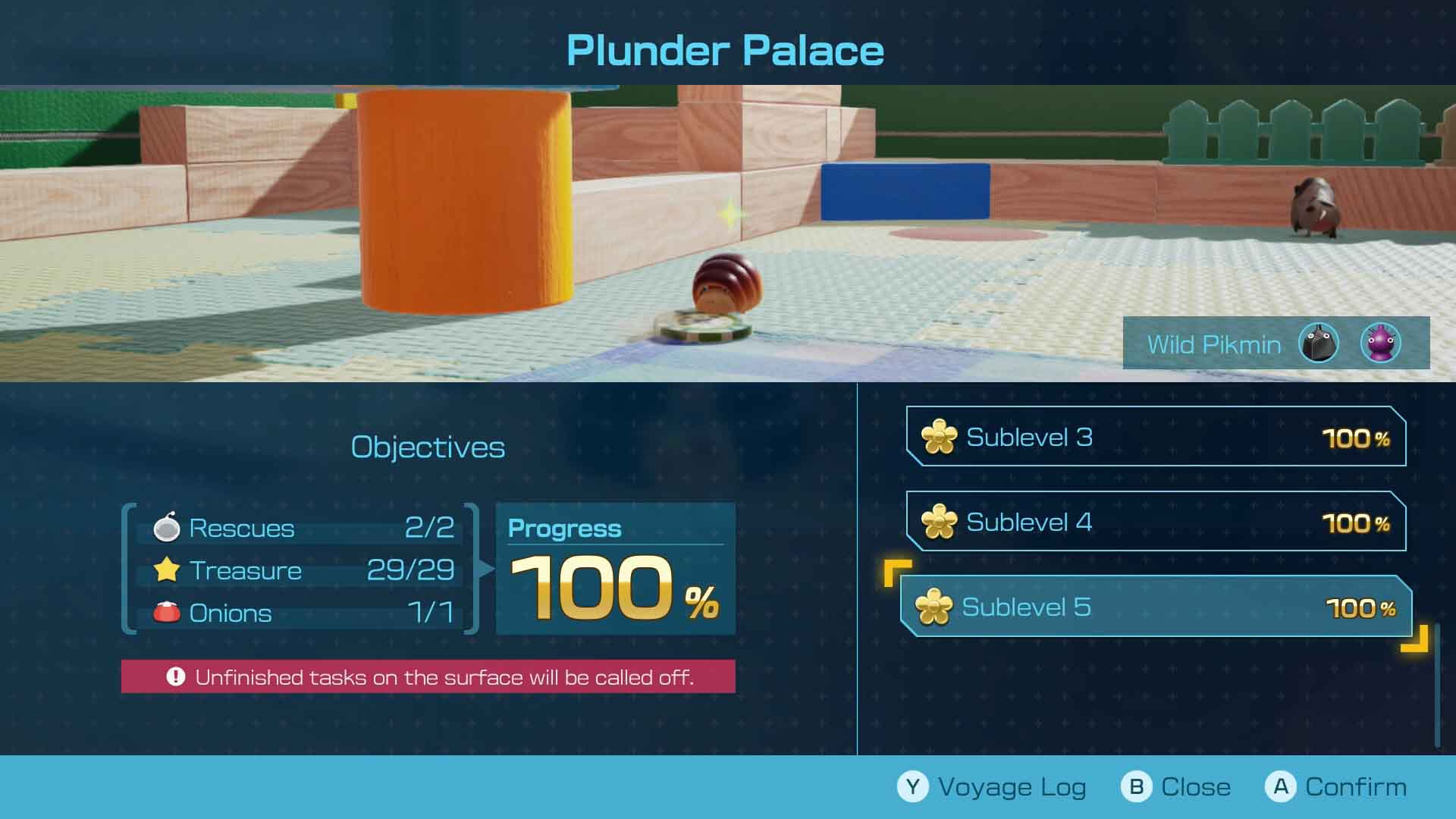
Task: Click the A button prompt icon
Action: [x=1282, y=786]
